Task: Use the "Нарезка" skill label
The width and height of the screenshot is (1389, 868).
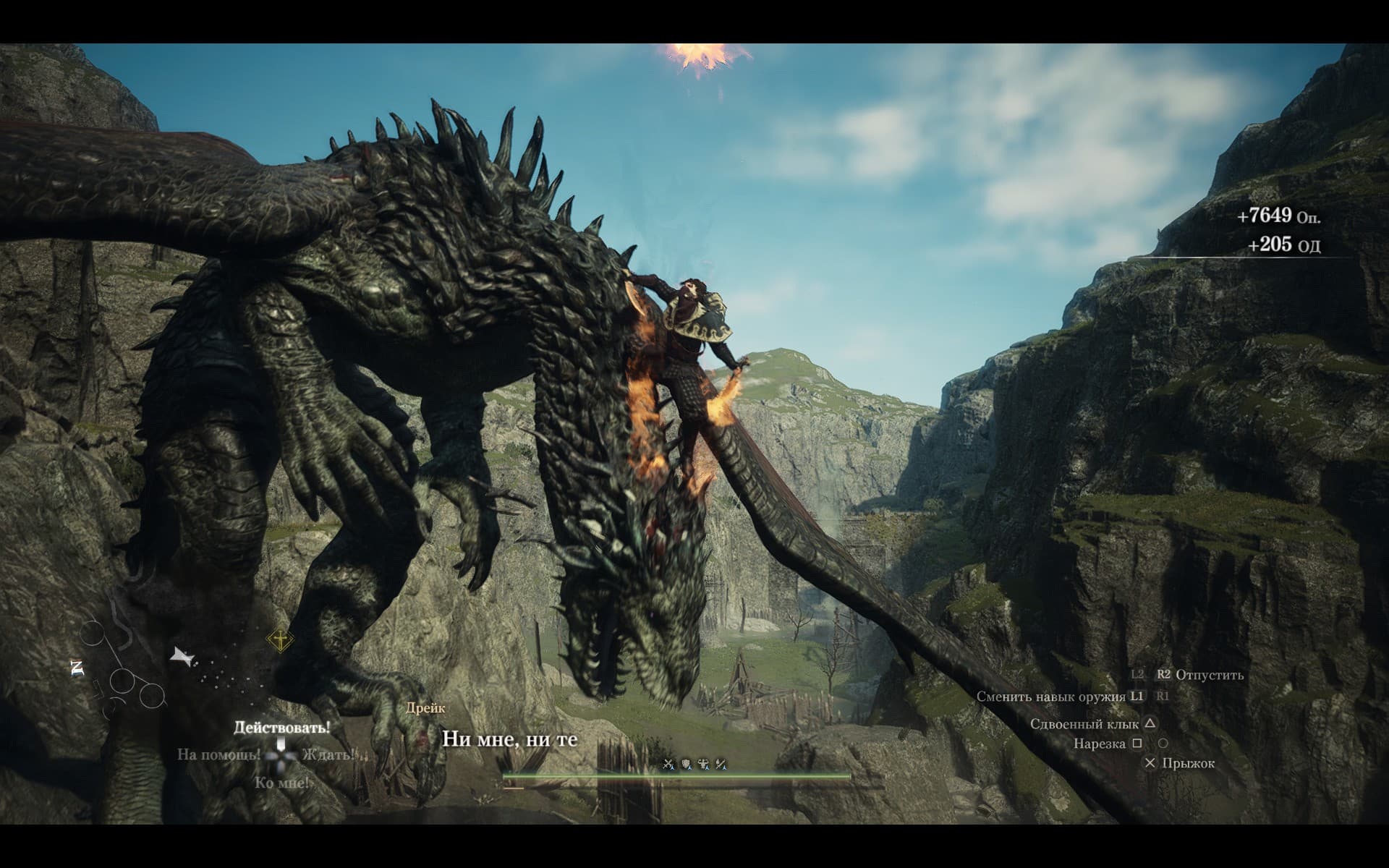Action: (1099, 744)
